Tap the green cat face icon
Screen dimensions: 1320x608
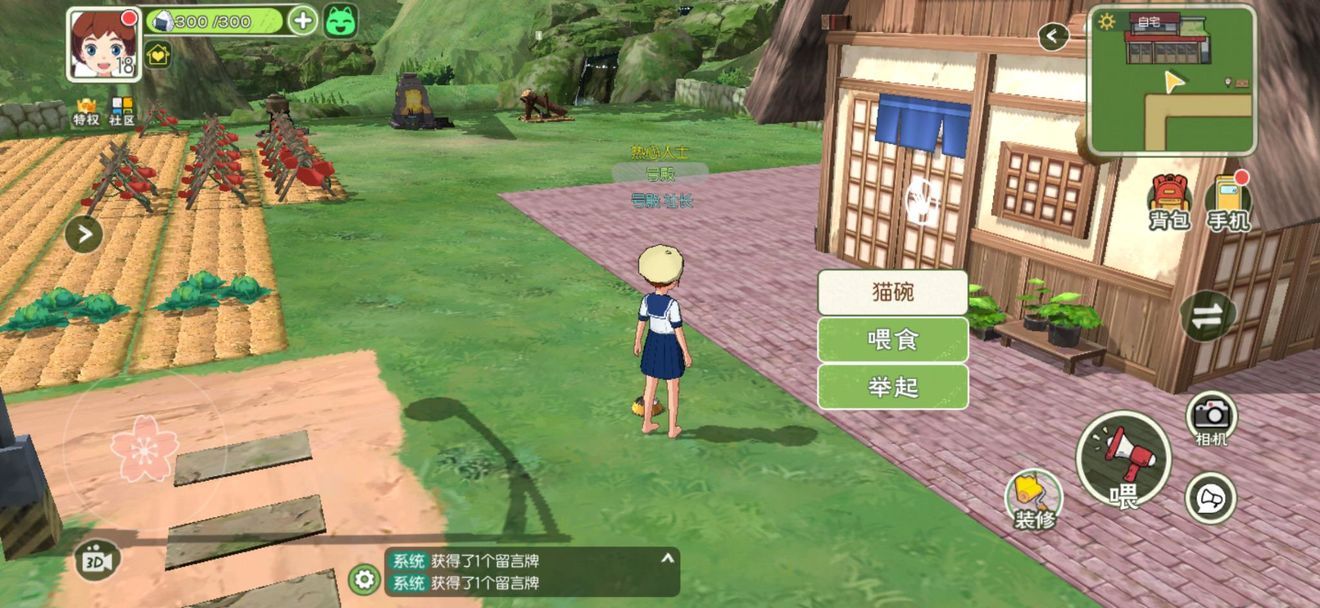tap(340, 20)
